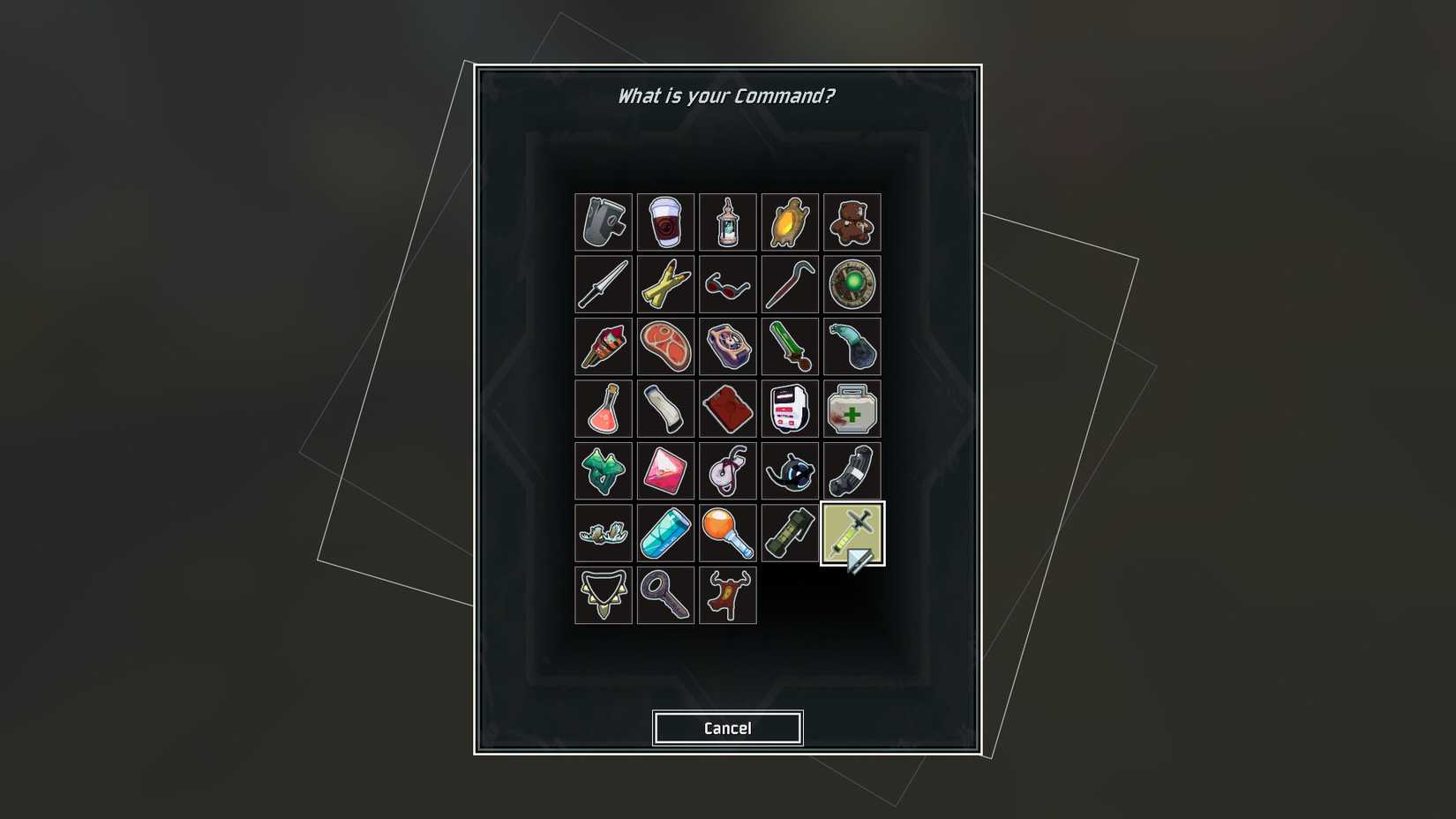Confirm the highlighted syringe item

(852, 533)
